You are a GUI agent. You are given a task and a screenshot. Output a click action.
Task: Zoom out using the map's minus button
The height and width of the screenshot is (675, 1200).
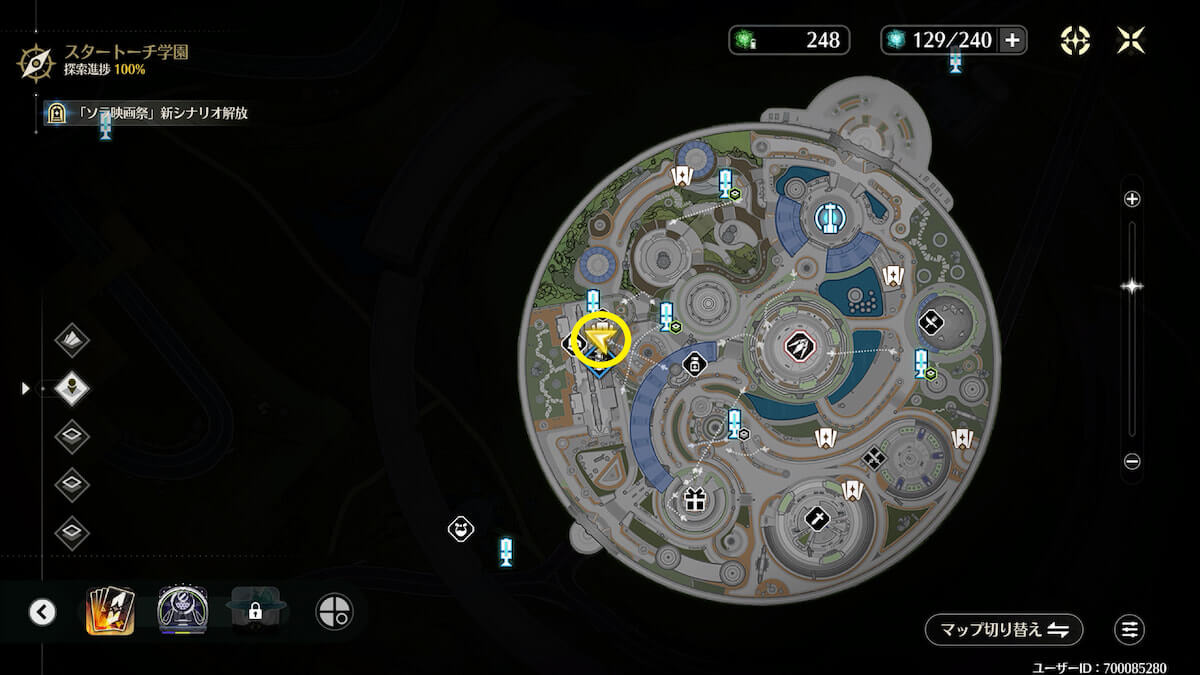1132,462
